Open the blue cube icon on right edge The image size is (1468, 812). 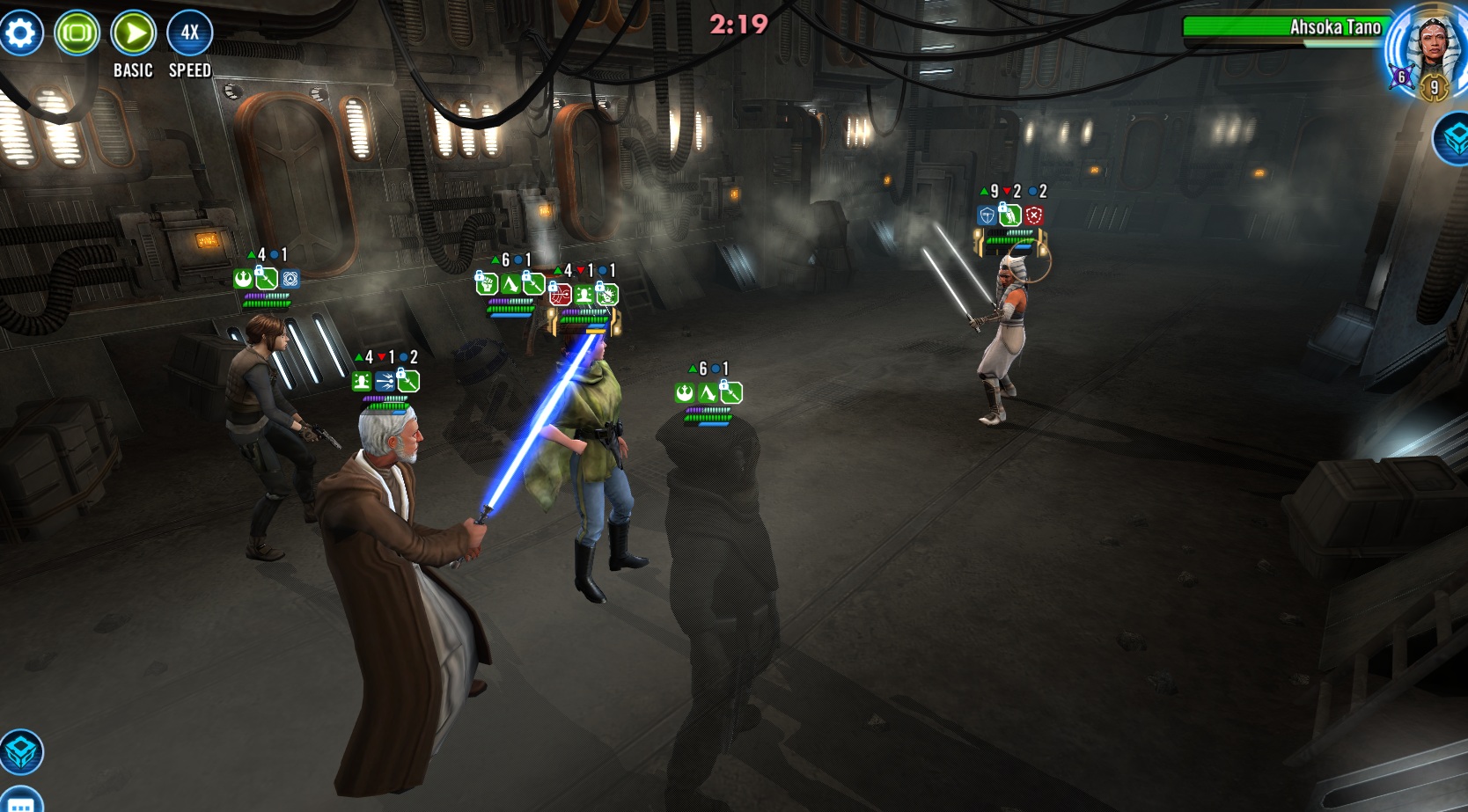click(x=1454, y=139)
